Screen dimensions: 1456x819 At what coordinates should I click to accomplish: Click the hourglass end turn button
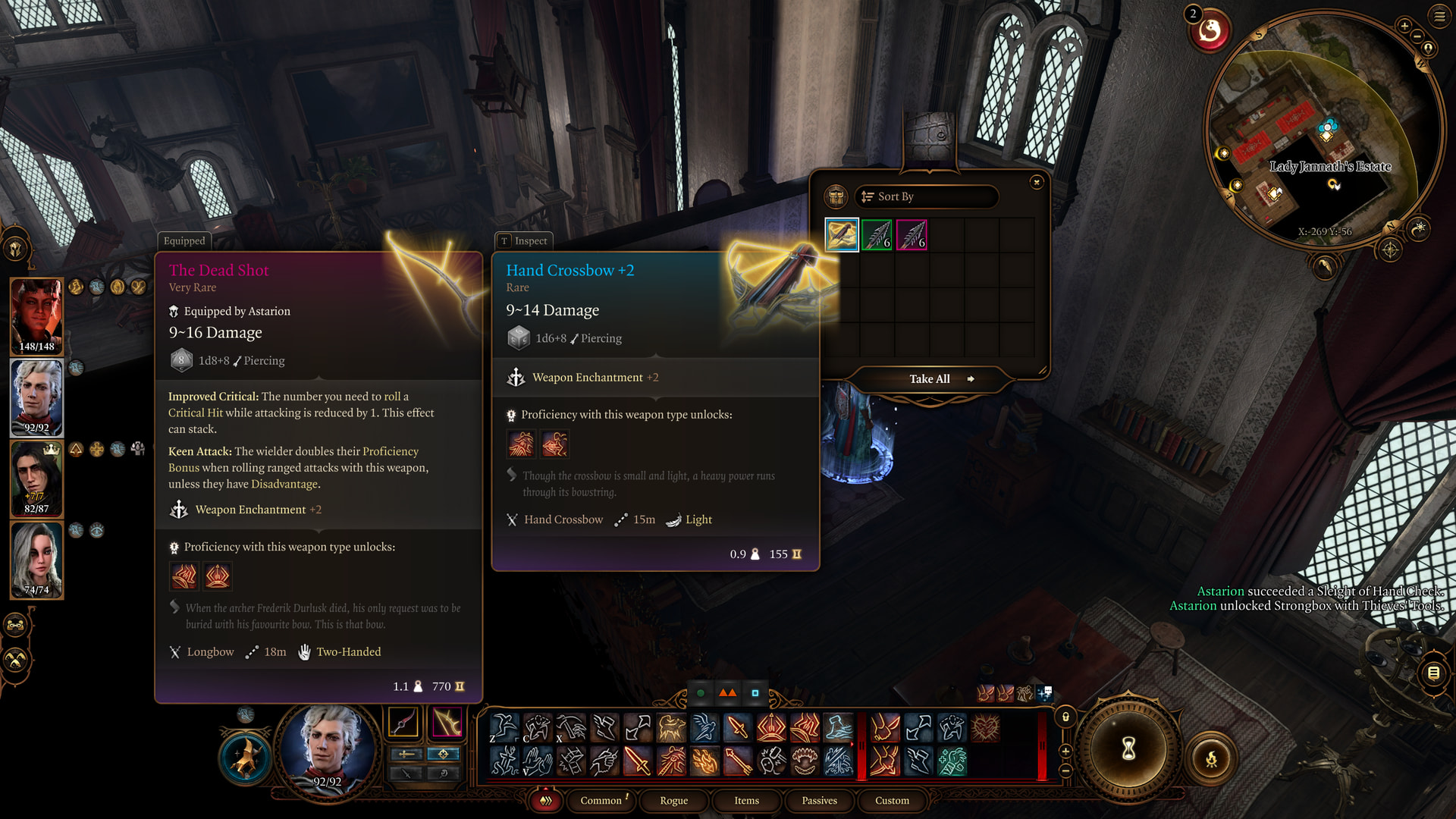pos(1128,749)
